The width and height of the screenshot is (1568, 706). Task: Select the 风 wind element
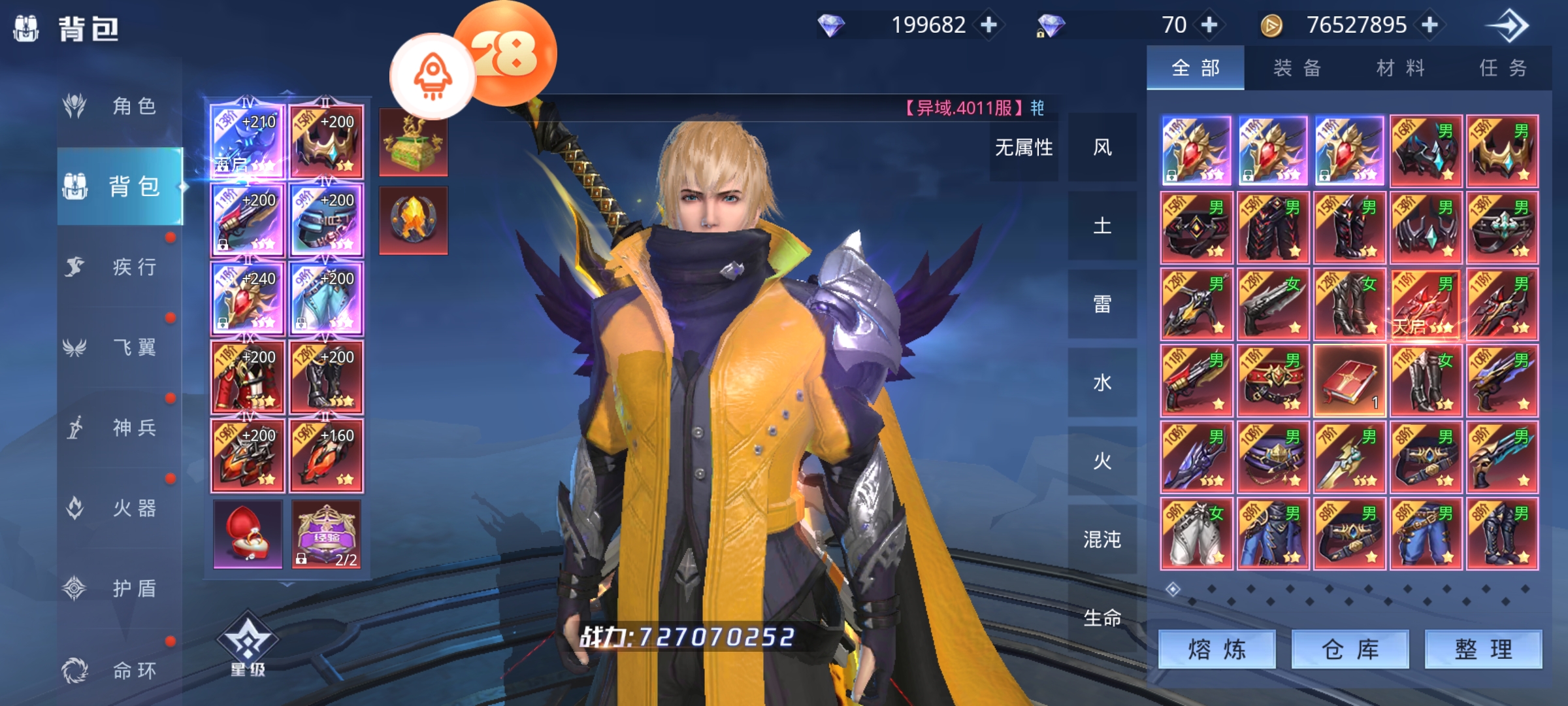pyautogui.click(x=1102, y=148)
